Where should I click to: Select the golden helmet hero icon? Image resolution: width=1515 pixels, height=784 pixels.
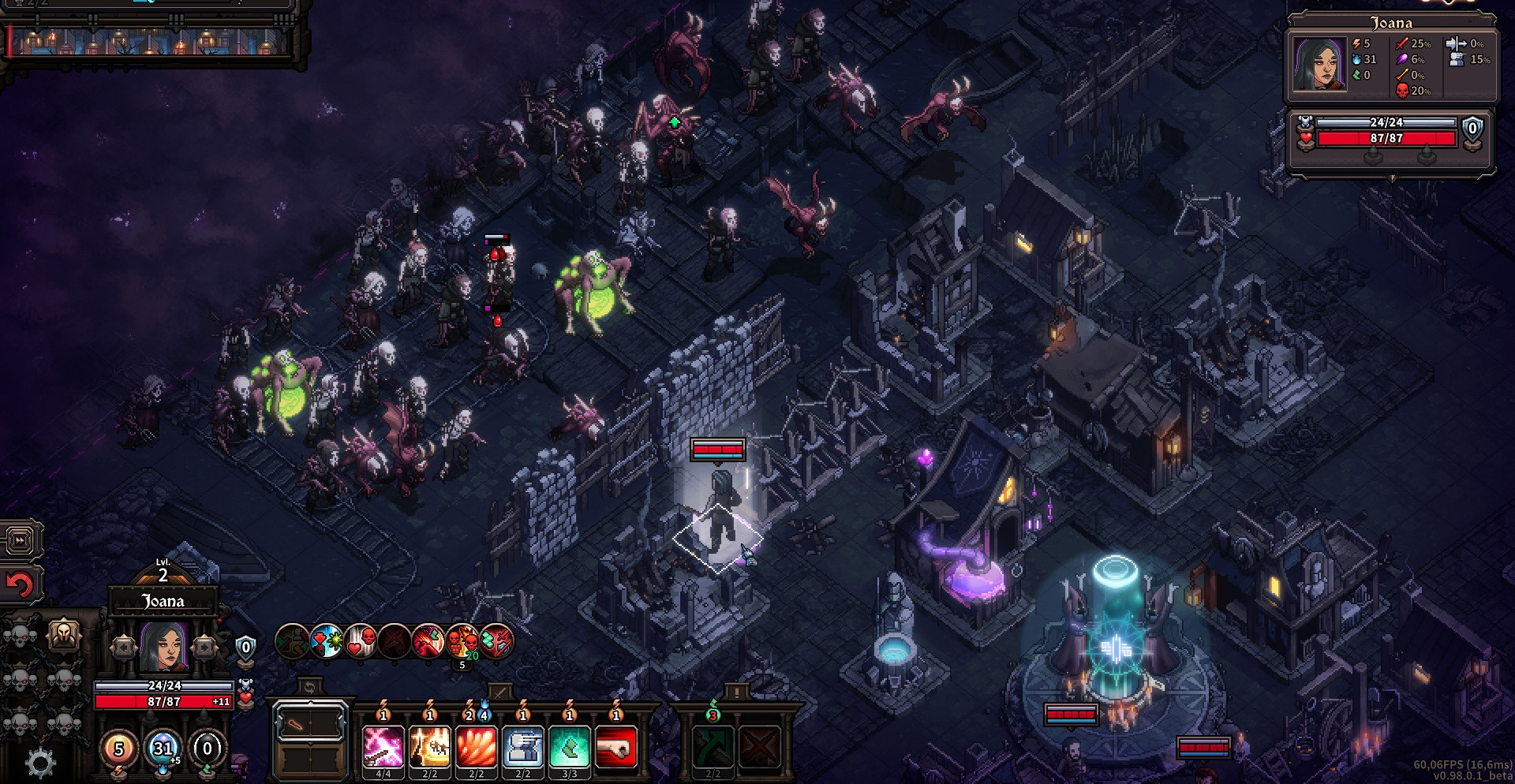[x=65, y=634]
